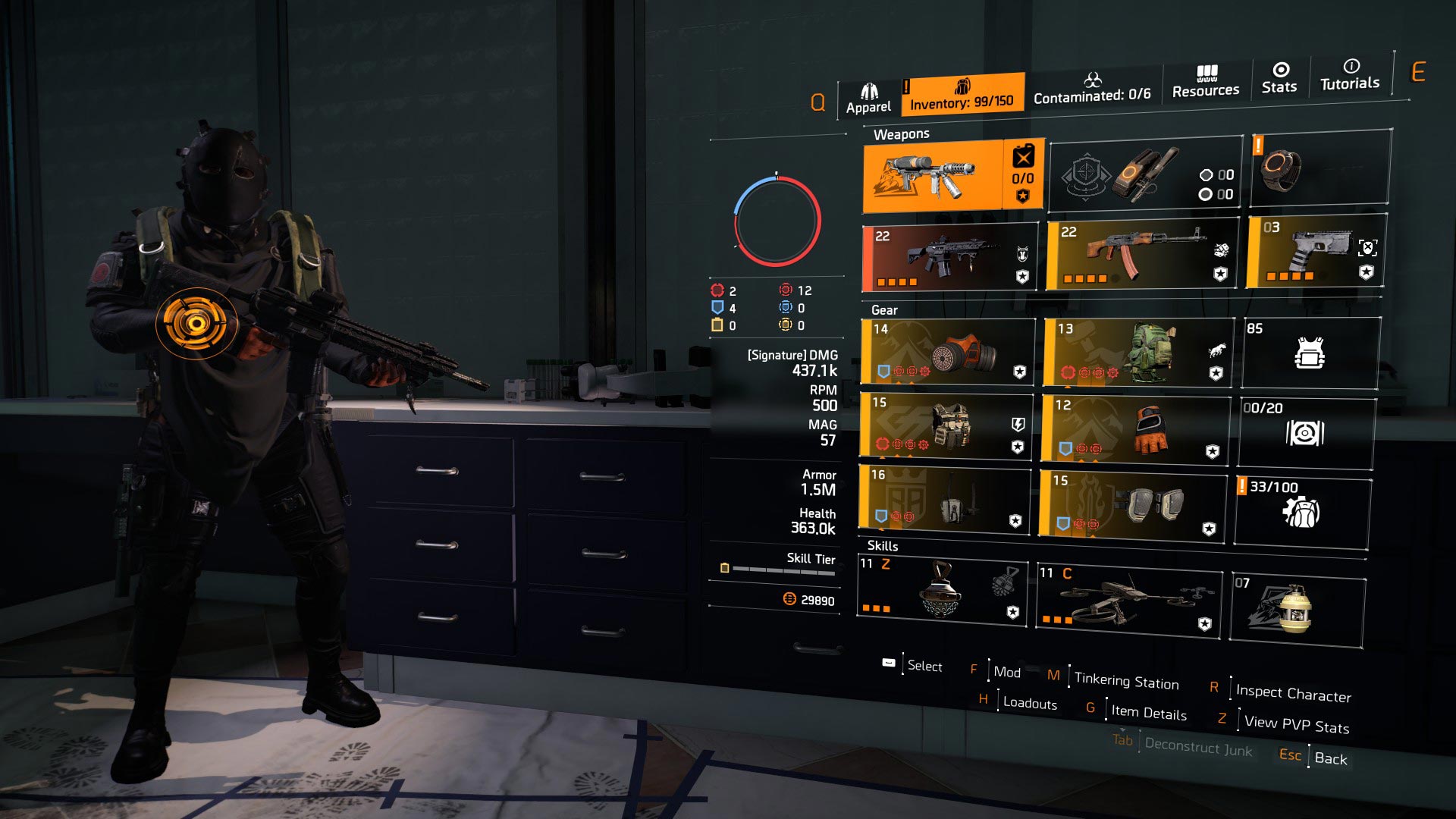
Task: Switch to the Apparel tab
Action: 871,93
